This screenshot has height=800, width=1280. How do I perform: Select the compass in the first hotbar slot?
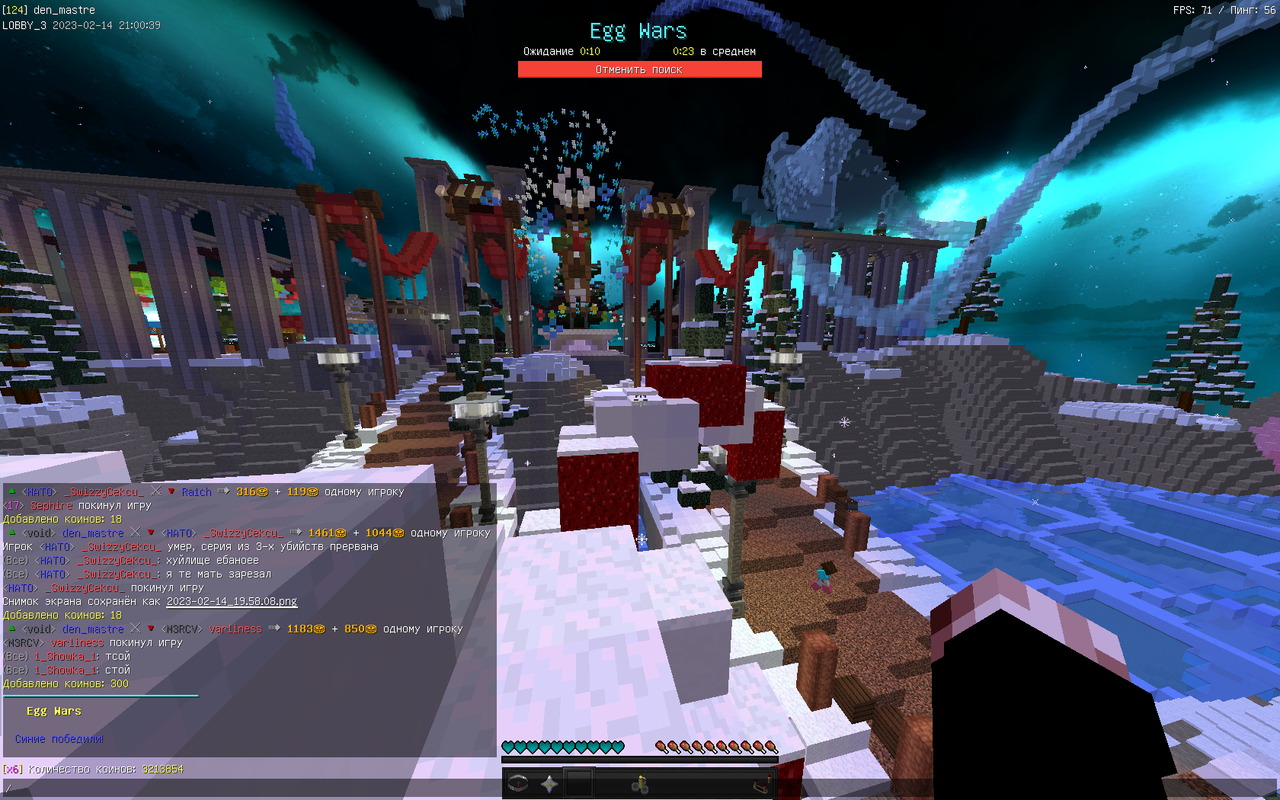click(518, 783)
